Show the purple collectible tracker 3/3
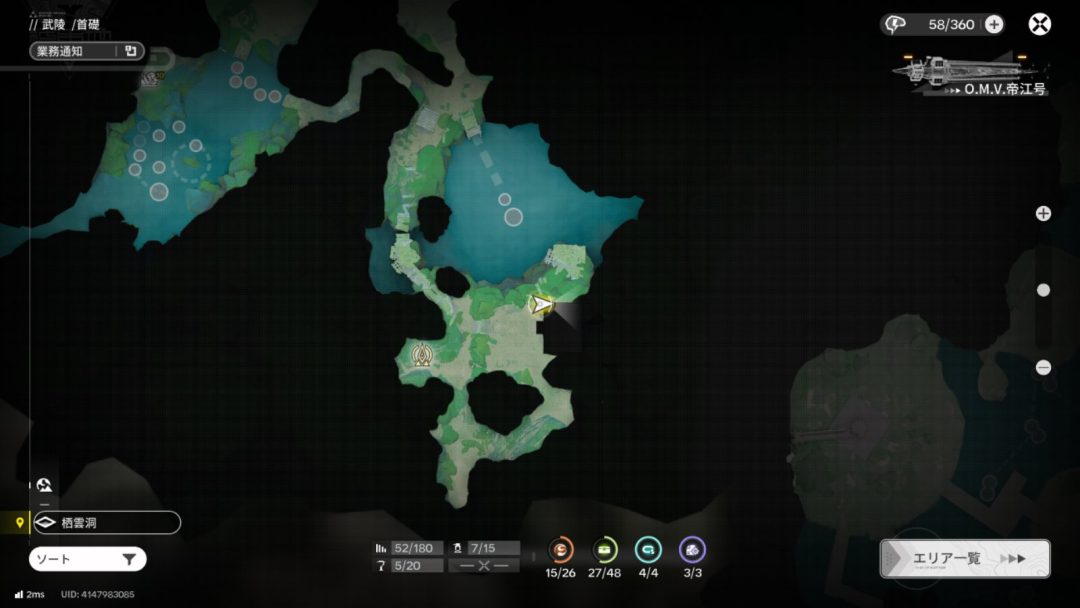 pos(692,550)
